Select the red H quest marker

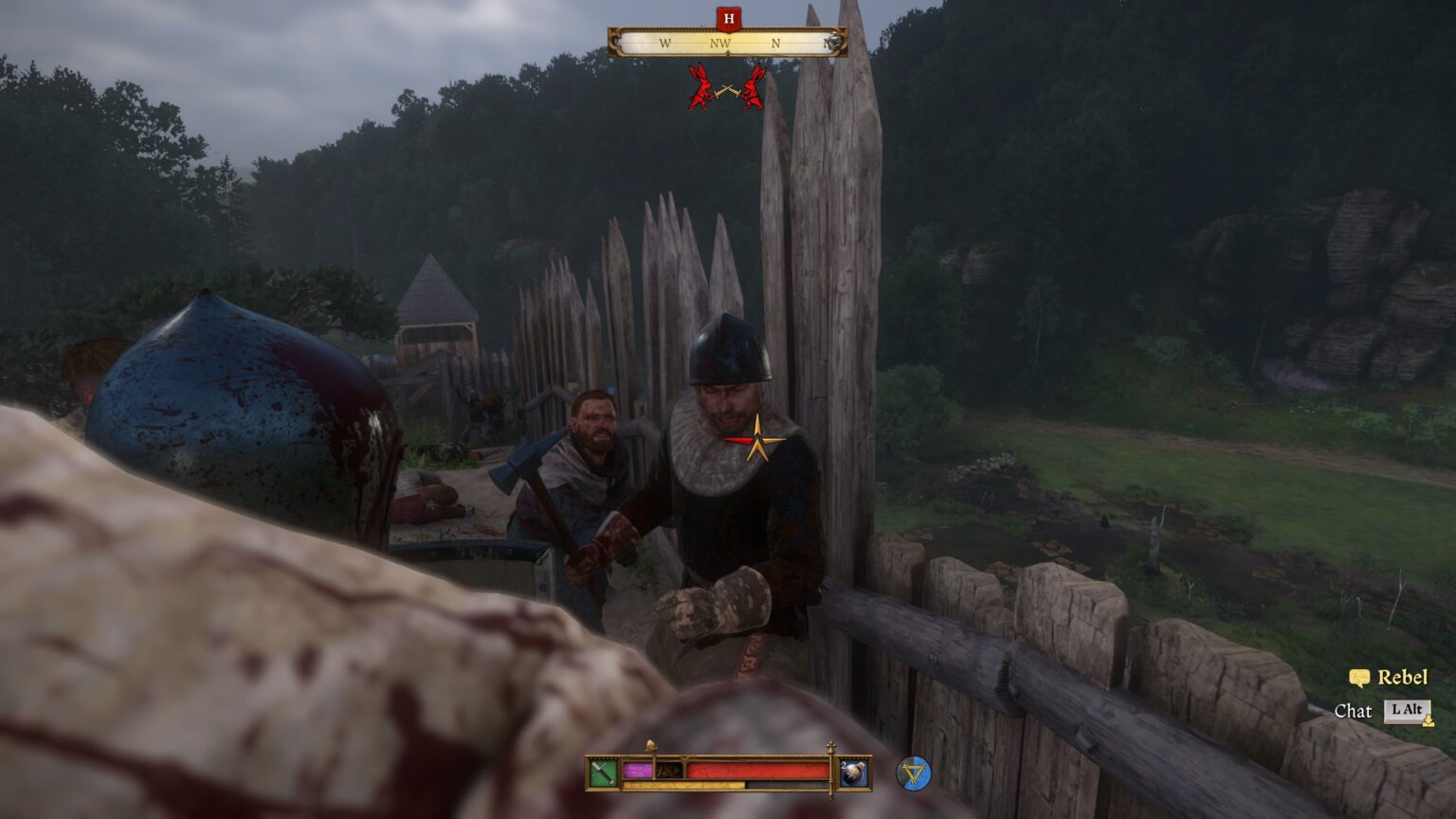[728, 18]
